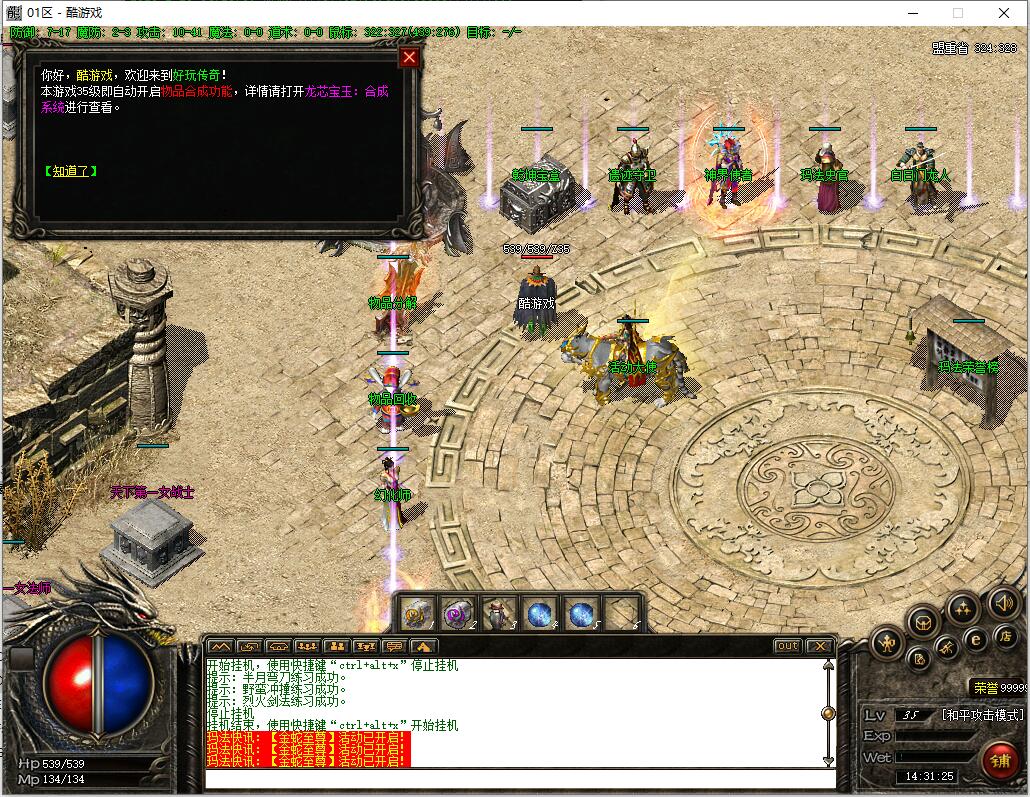This screenshot has height=797, width=1030.
Task: Close the welcome dialog with the red X
Action: pyautogui.click(x=408, y=57)
